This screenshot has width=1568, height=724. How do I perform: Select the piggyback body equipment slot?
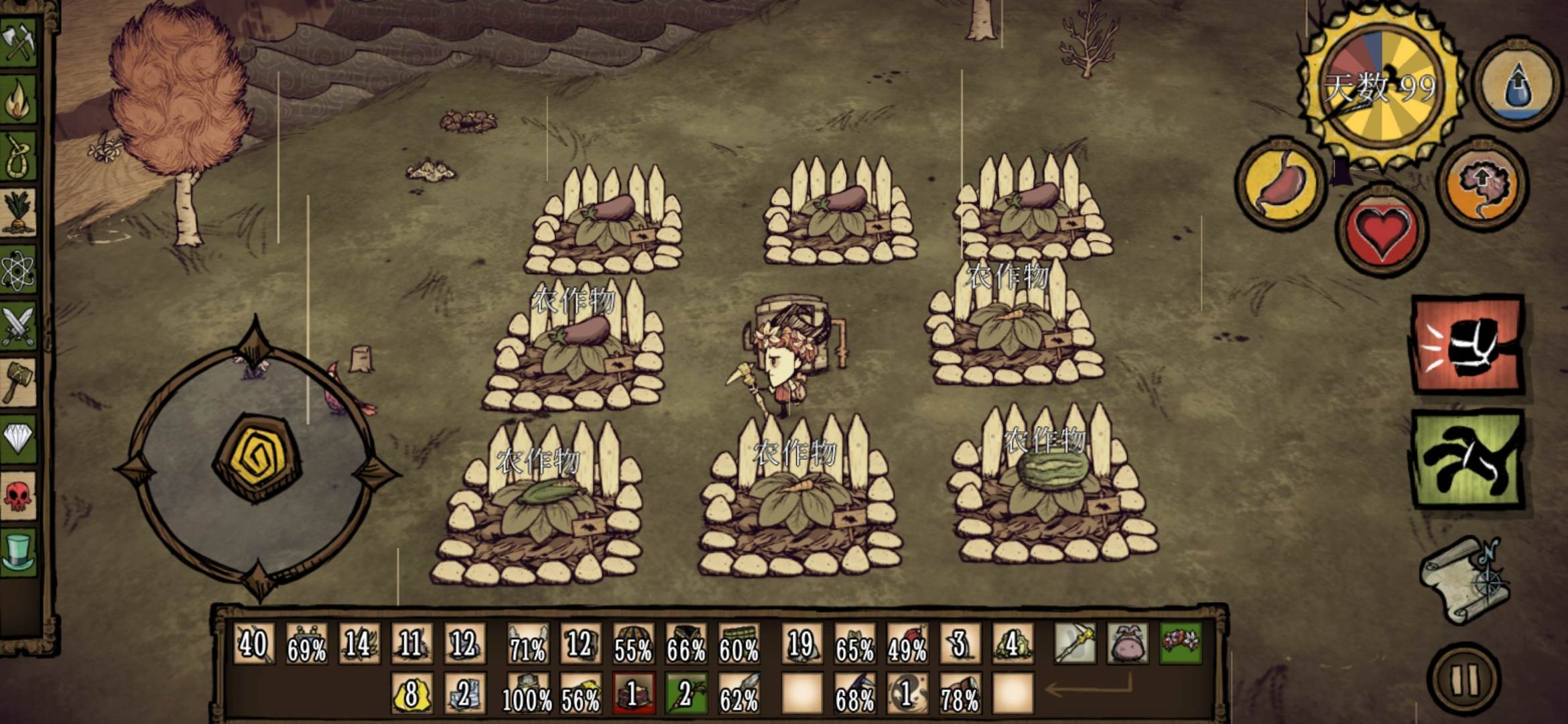pos(1128,644)
